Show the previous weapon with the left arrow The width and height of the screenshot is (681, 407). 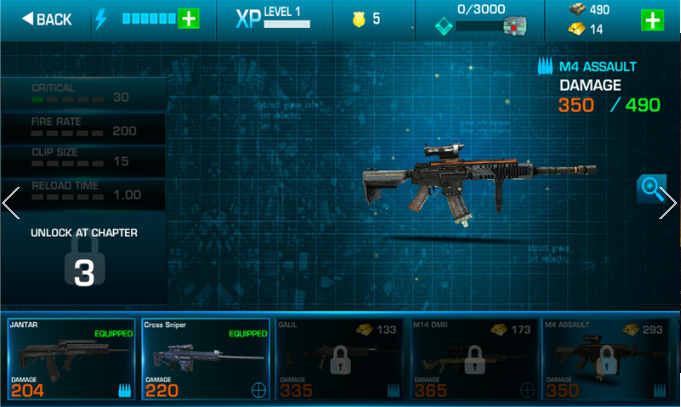(x=11, y=203)
